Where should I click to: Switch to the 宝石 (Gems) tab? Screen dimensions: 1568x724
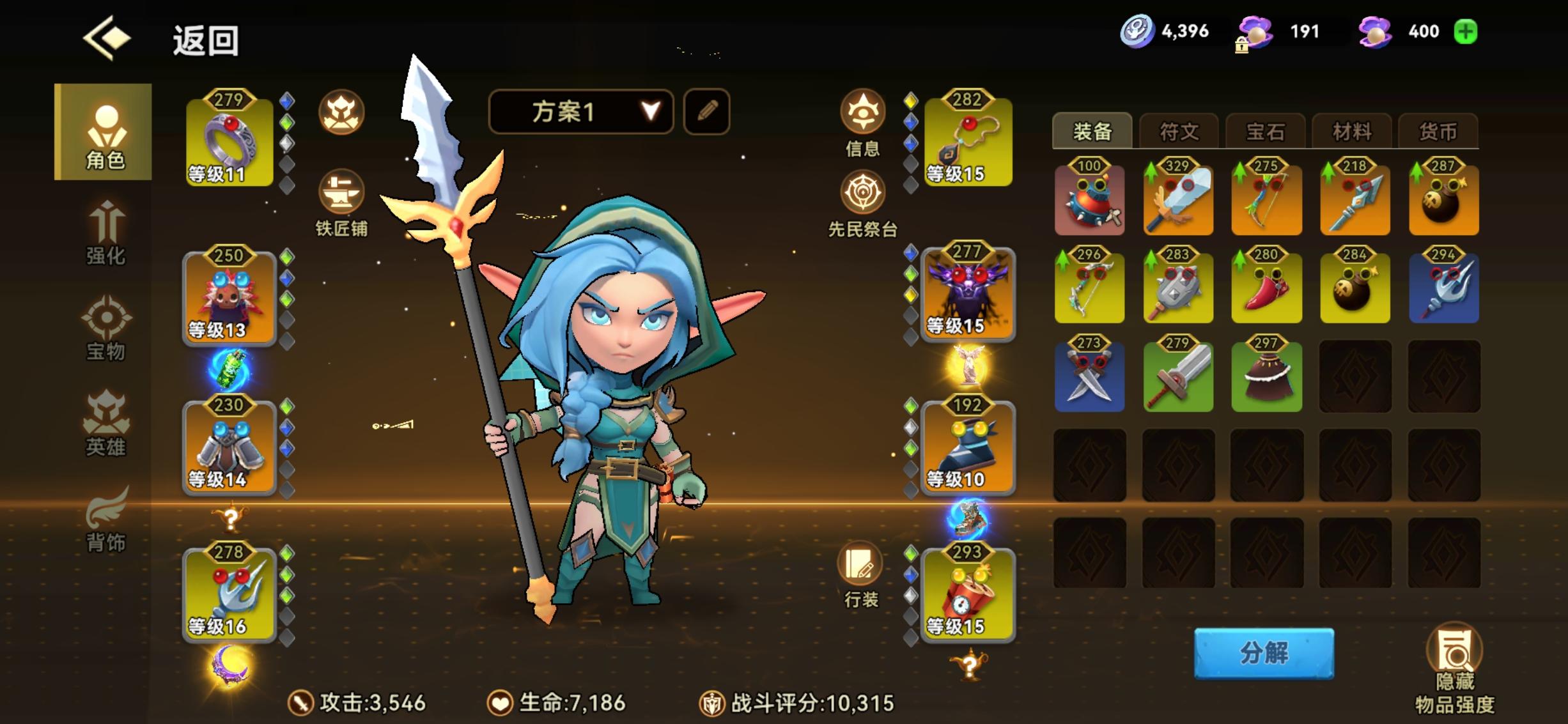click(1265, 131)
